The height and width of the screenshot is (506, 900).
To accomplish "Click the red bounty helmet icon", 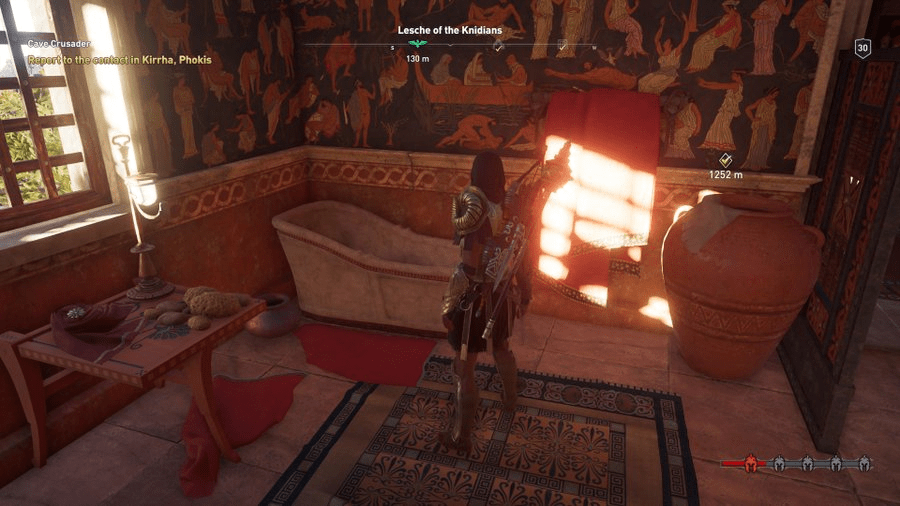I will pos(743,464).
